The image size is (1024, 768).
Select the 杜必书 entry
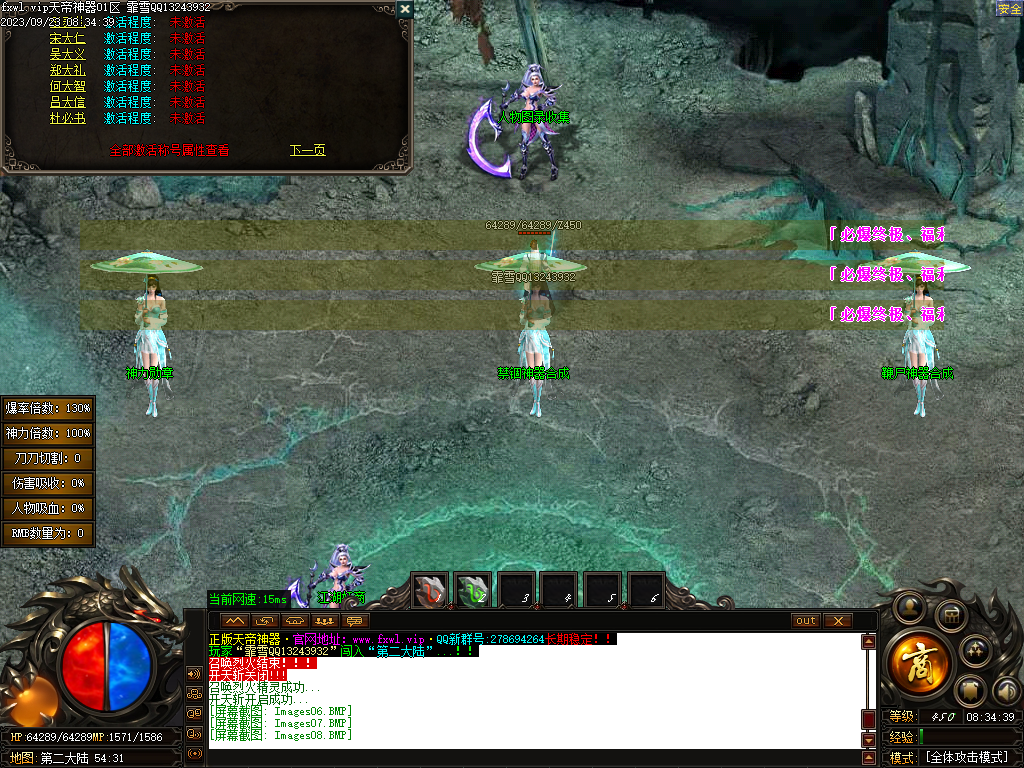(67, 118)
